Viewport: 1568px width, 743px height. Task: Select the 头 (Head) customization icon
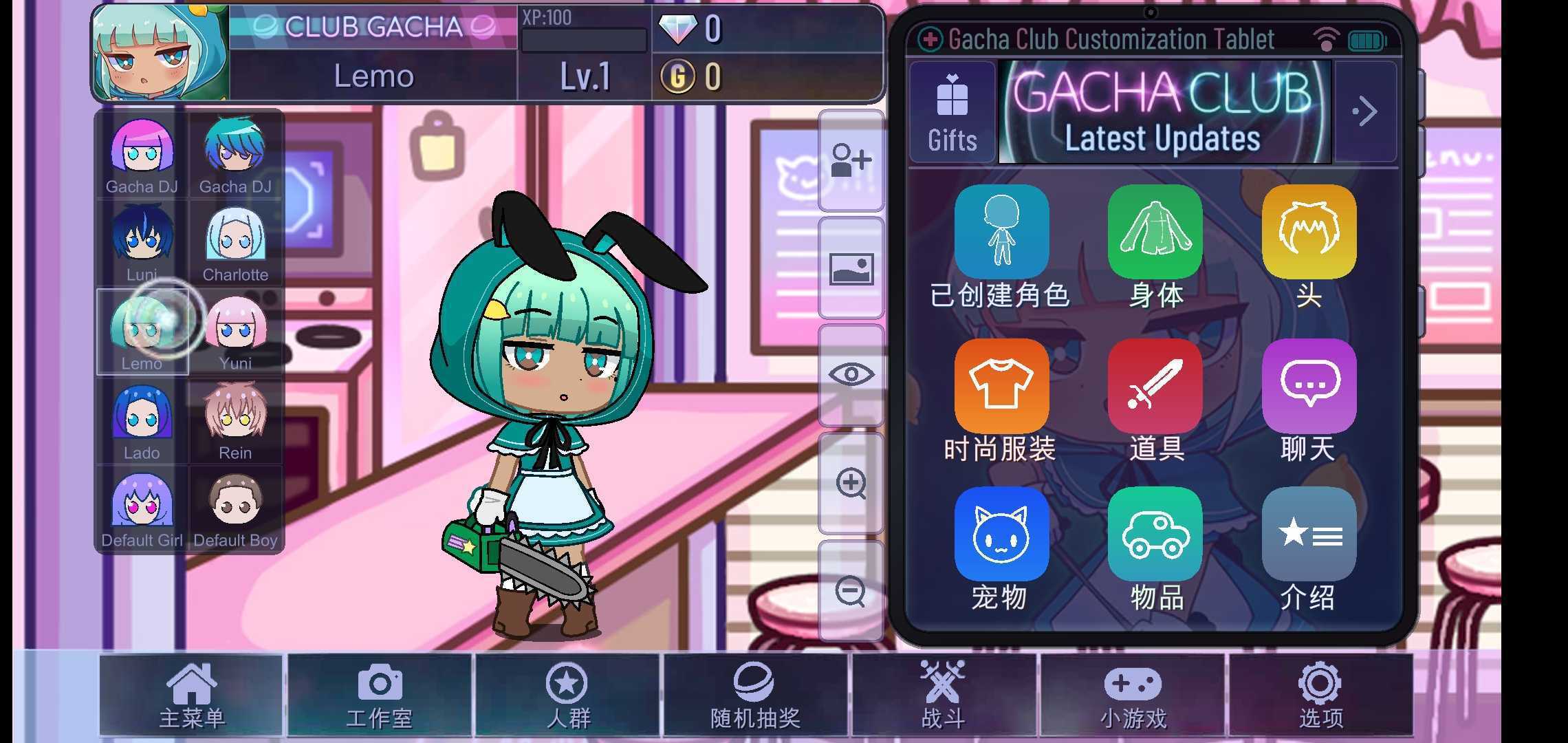(x=1309, y=232)
